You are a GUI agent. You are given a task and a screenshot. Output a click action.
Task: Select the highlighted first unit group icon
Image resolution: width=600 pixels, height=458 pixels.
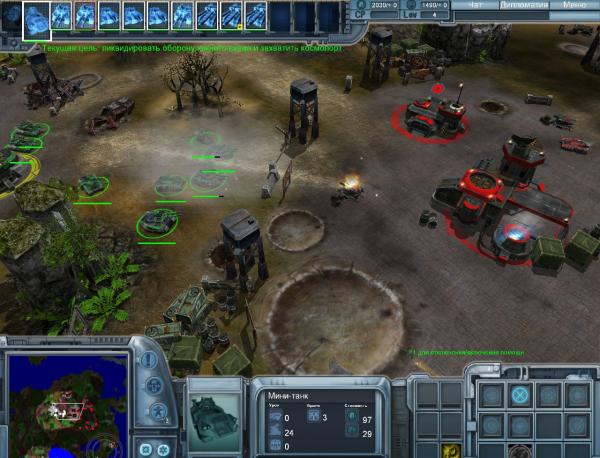tap(37, 14)
